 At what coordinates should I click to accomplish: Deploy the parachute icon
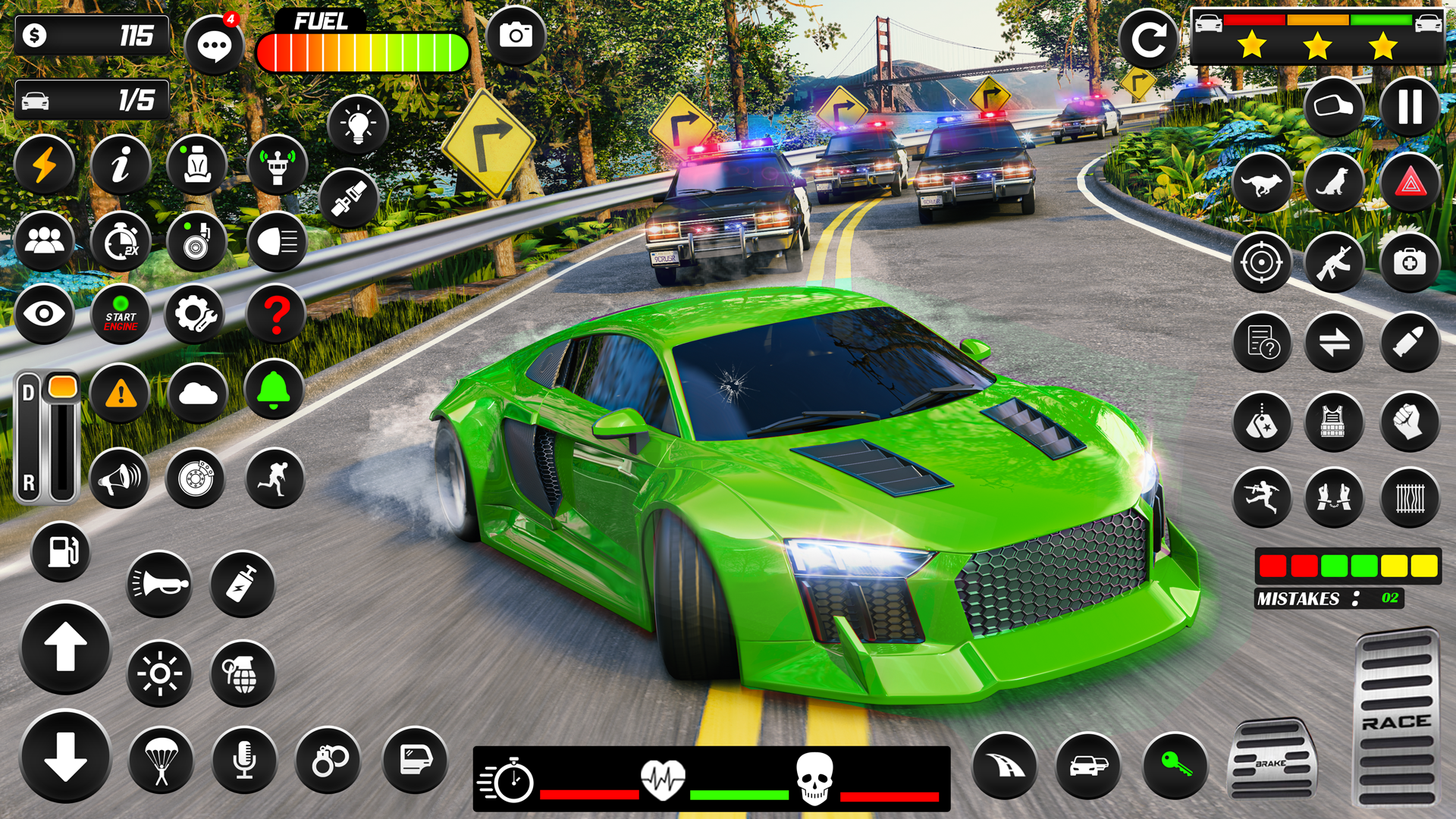[161, 760]
